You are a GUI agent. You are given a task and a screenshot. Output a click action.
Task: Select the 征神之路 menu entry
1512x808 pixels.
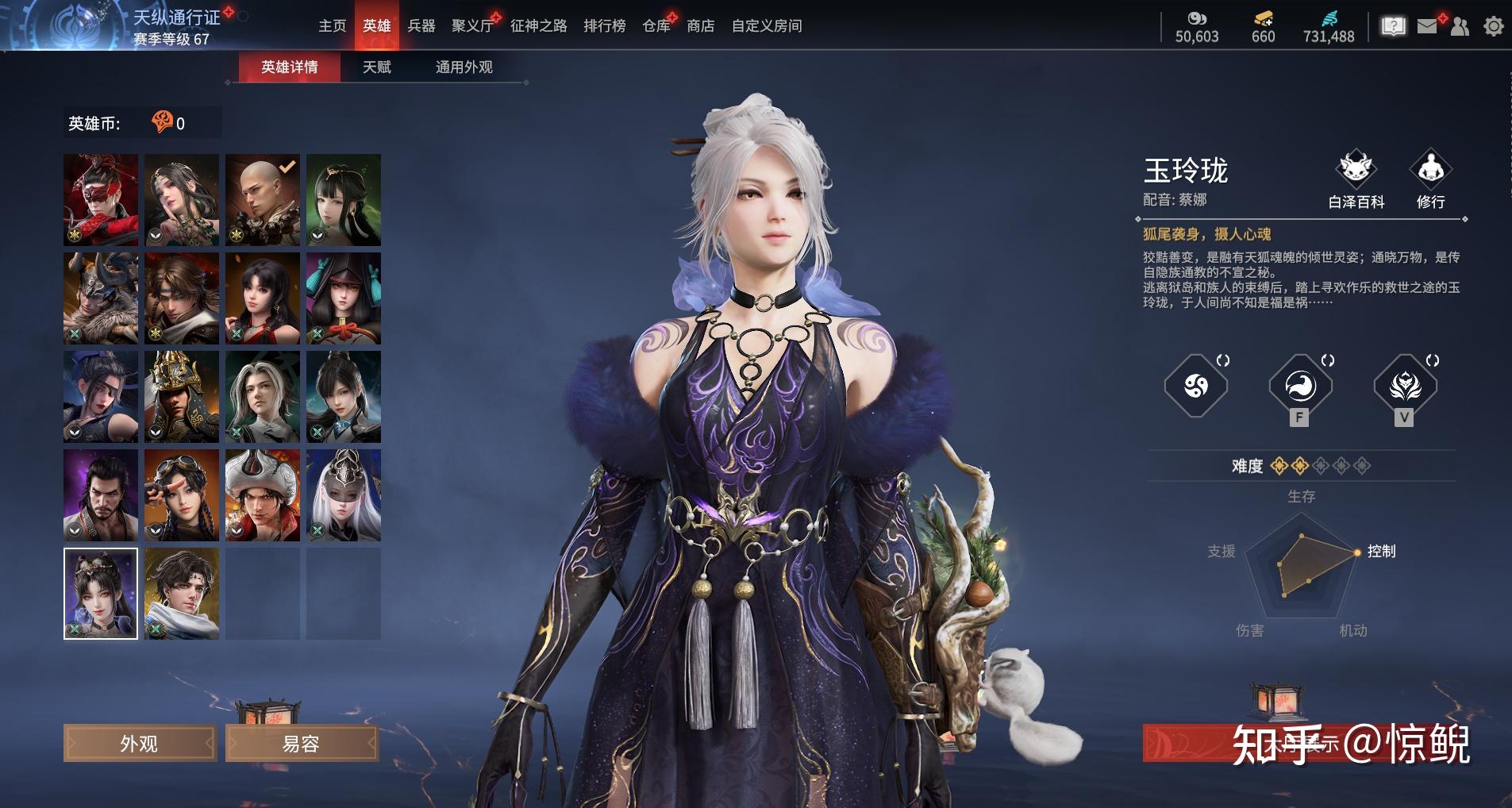538,26
